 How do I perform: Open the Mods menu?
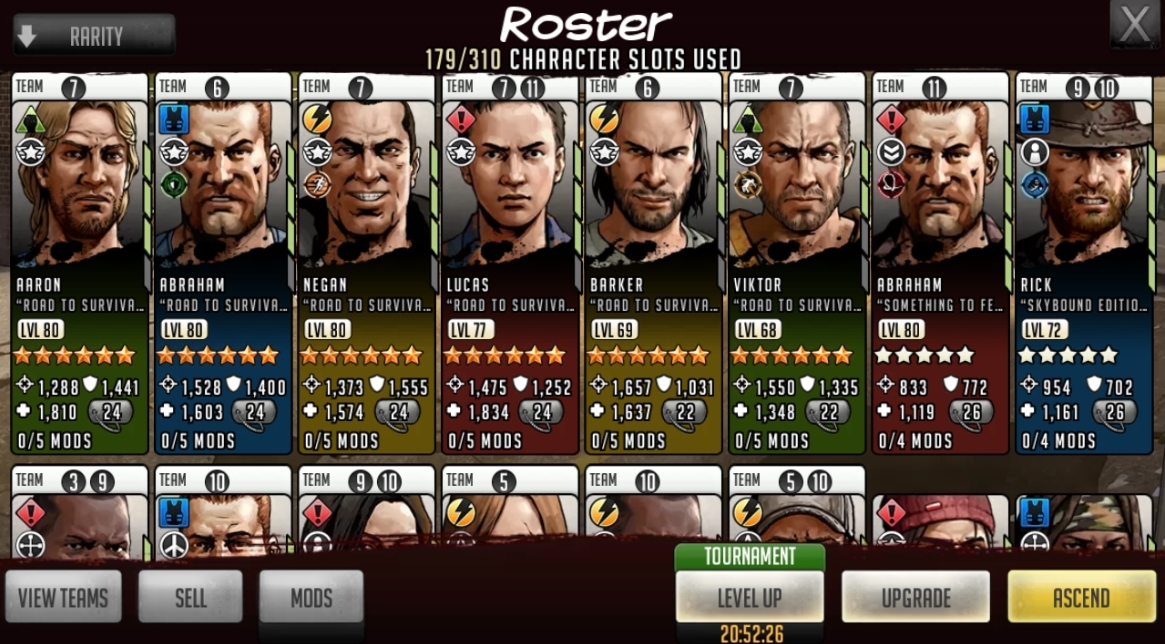point(311,598)
